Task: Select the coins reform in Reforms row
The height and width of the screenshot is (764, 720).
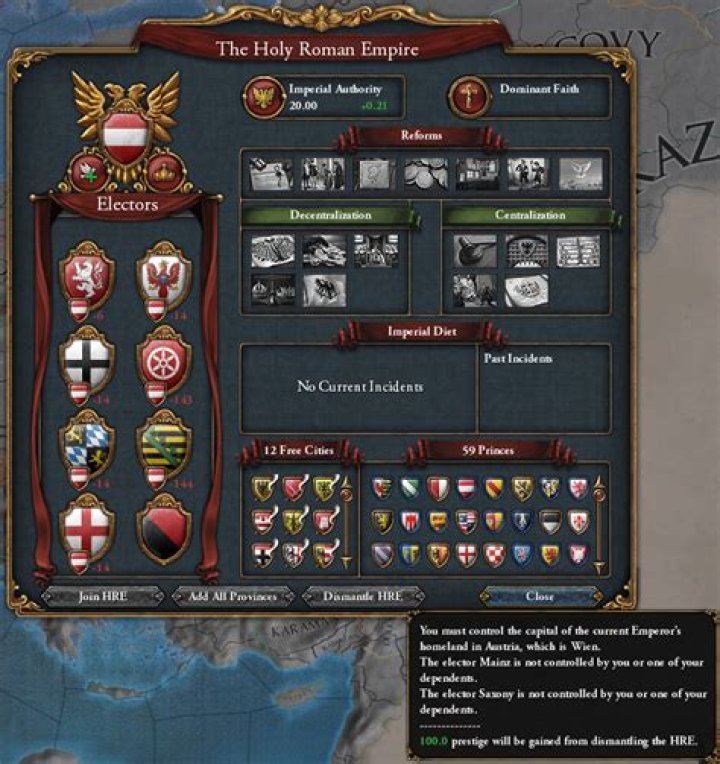Action: (x=425, y=173)
